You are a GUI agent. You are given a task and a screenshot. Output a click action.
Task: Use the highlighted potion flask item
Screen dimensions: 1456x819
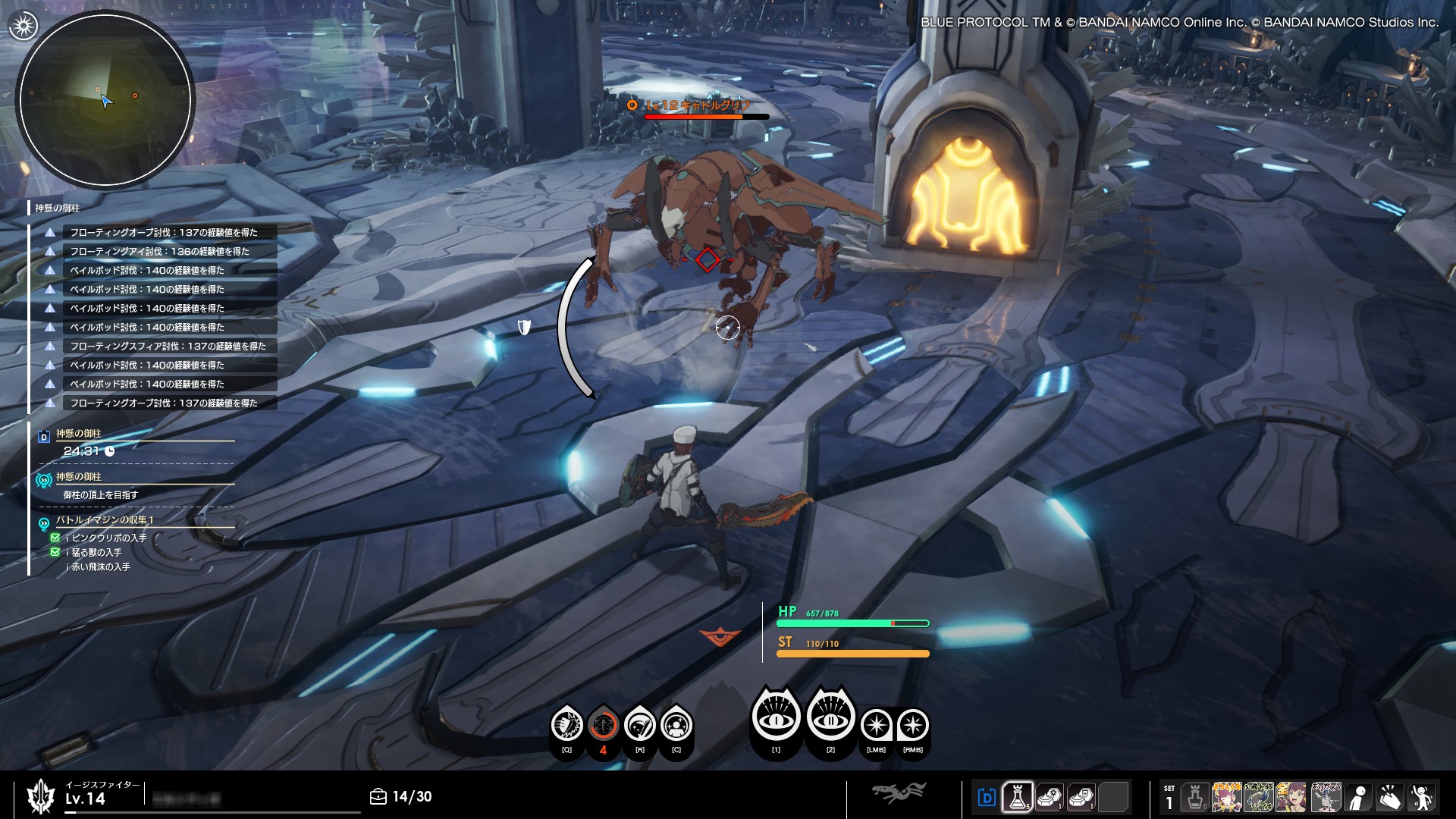(1017, 797)
